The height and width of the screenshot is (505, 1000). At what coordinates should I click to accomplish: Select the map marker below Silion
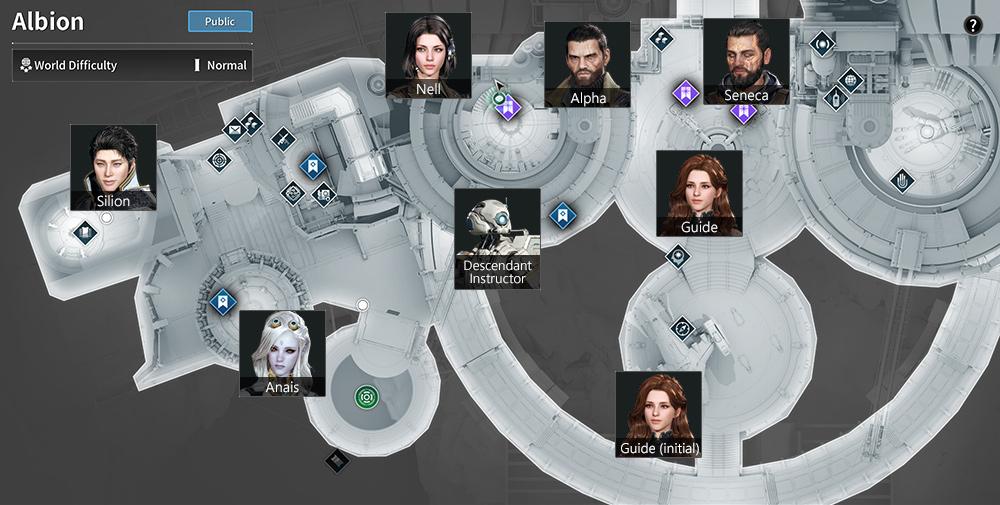(84, 234)
